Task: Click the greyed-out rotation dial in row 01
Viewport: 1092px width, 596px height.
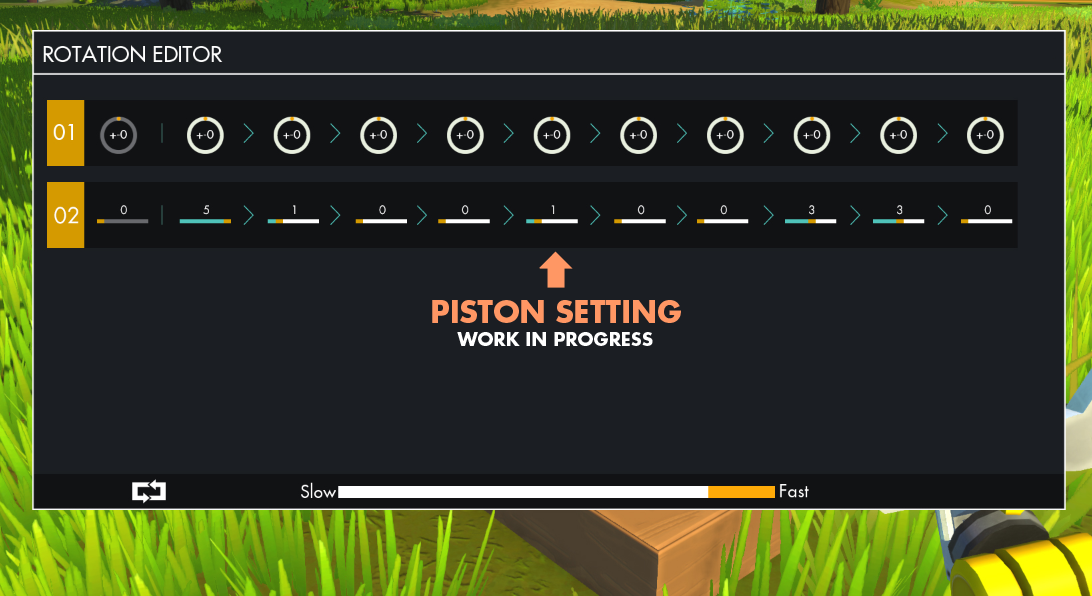Action: point(118,135)
